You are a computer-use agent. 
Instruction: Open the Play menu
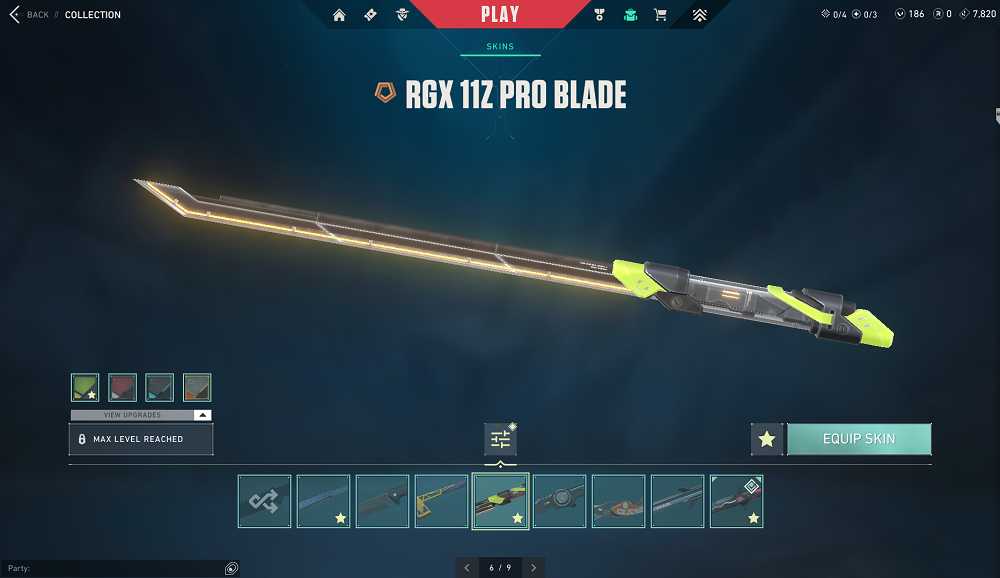[x=499, y=15]
